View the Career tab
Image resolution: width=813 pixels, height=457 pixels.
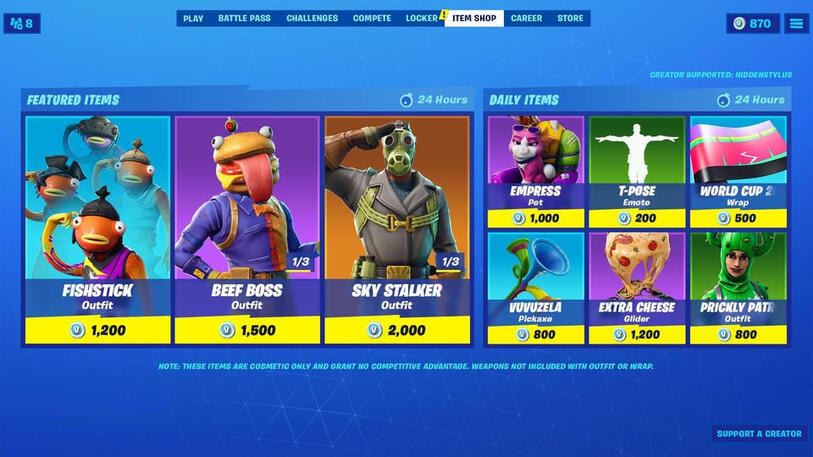(x=526, y=18)
